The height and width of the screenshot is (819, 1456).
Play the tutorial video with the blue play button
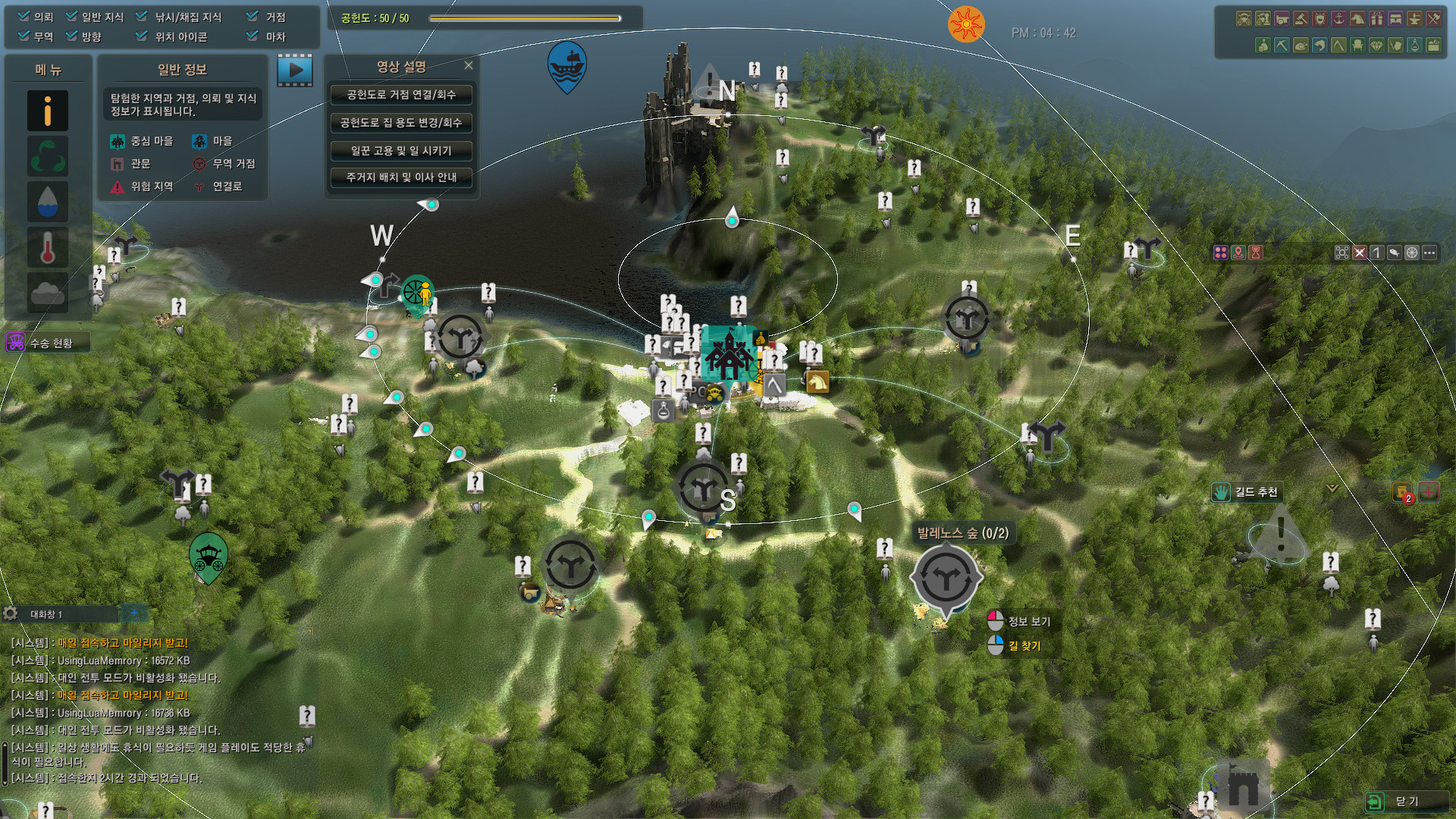[295, 71]
